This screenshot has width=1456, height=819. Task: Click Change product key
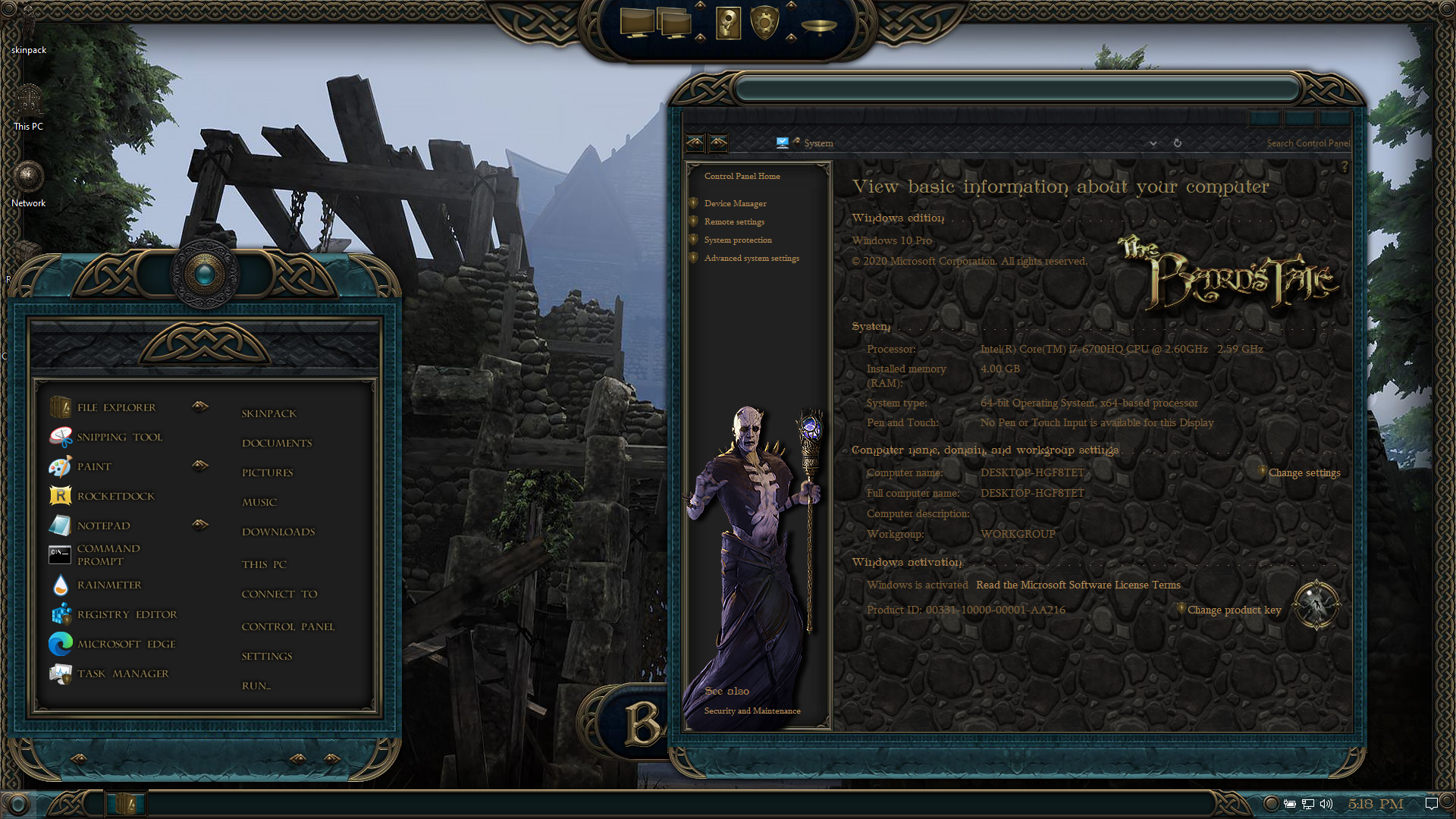(x=1234, y=610)
